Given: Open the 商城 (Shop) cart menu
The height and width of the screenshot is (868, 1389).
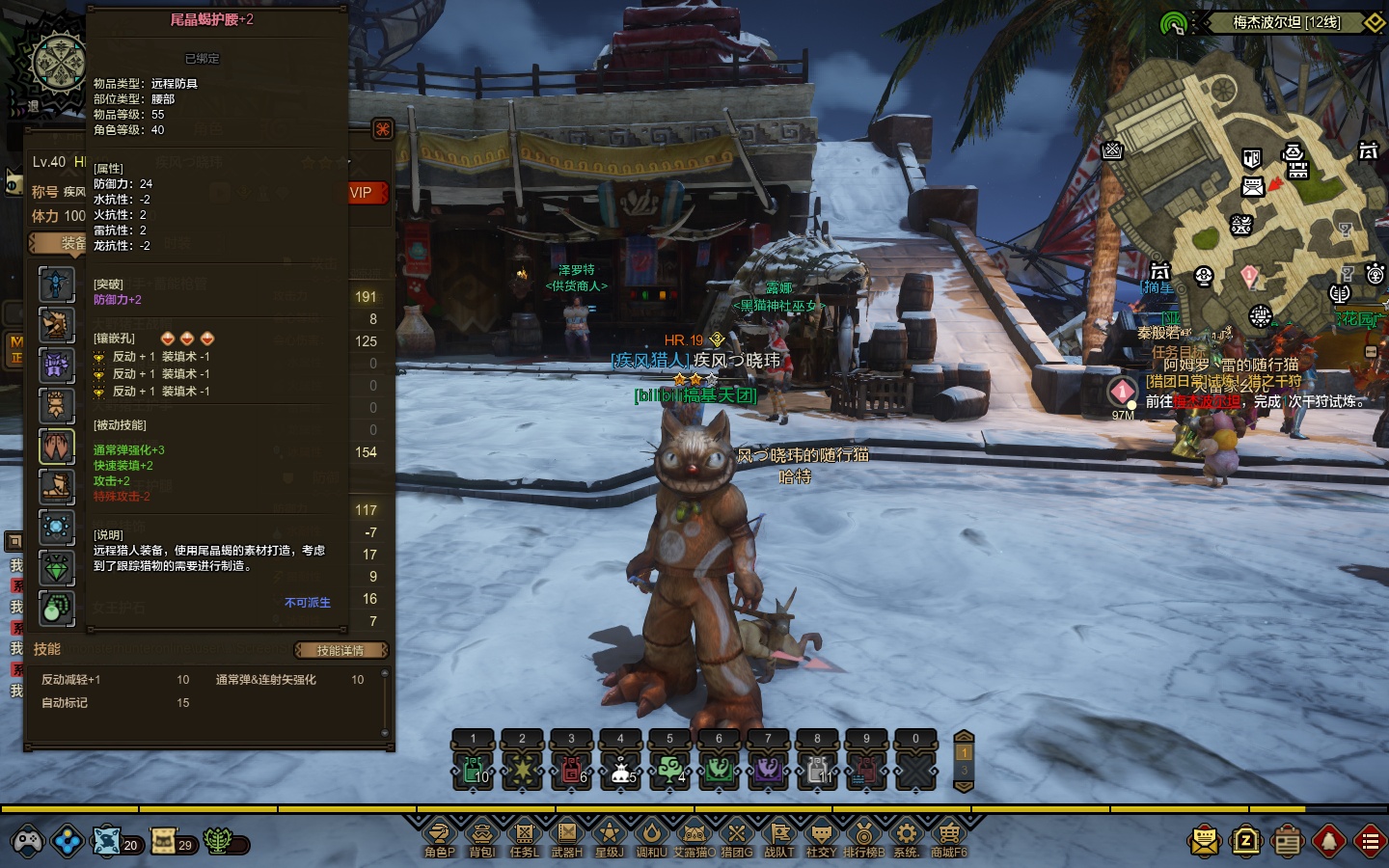Looking at the screenshot, I should 948,835.
